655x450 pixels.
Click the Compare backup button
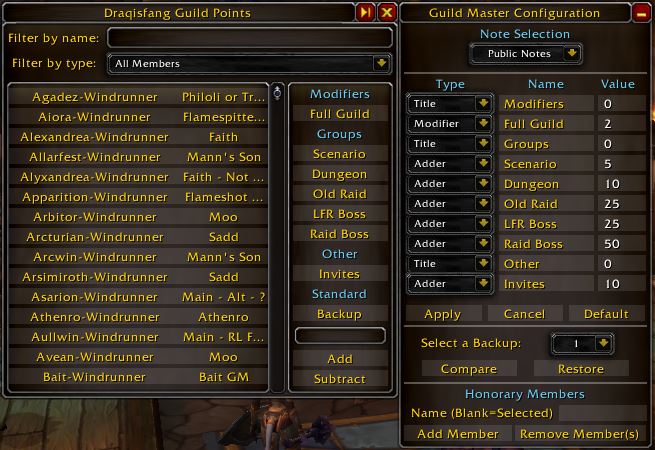468,369
